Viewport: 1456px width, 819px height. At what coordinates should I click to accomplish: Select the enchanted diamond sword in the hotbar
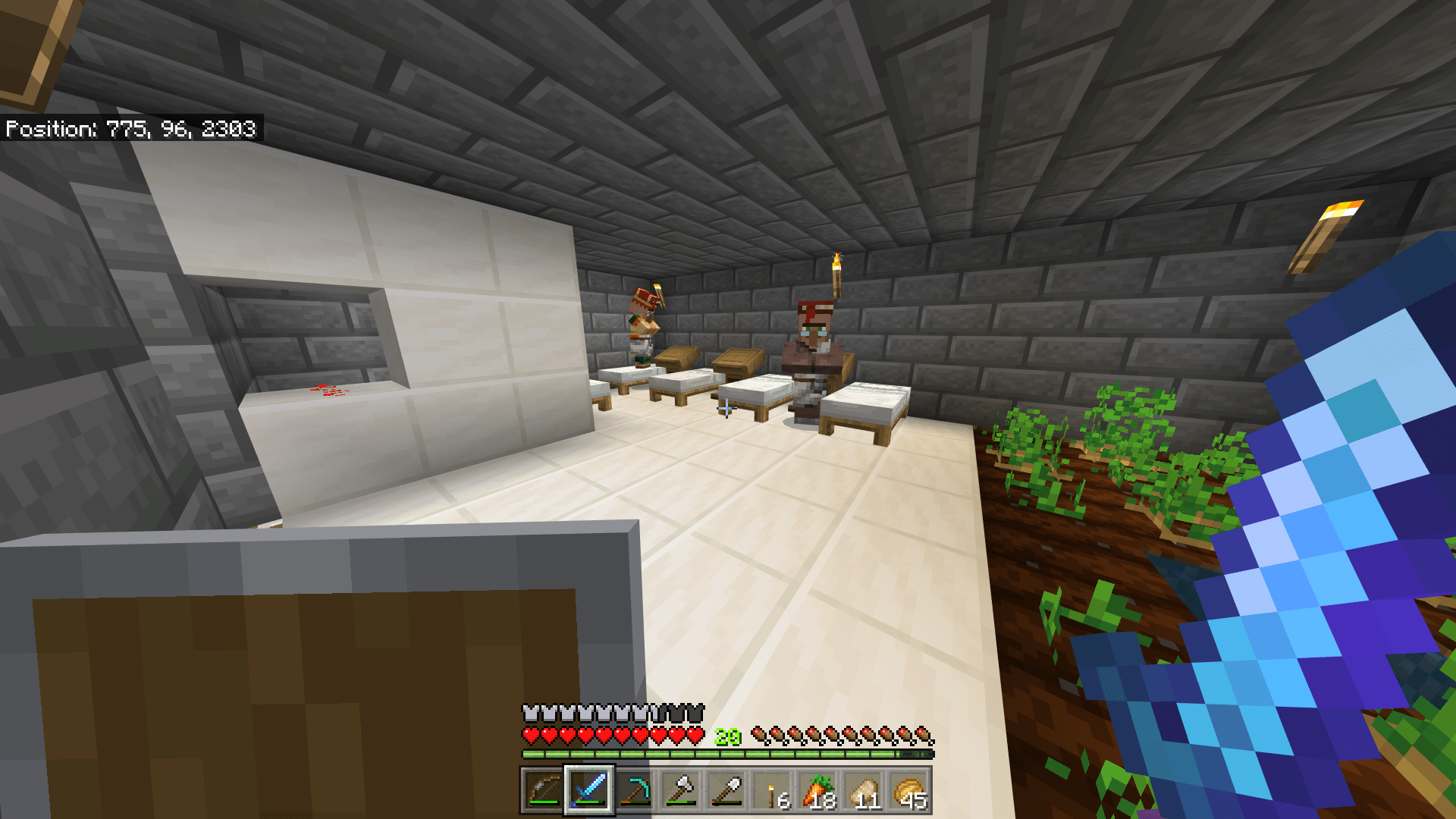pos(588,789)
